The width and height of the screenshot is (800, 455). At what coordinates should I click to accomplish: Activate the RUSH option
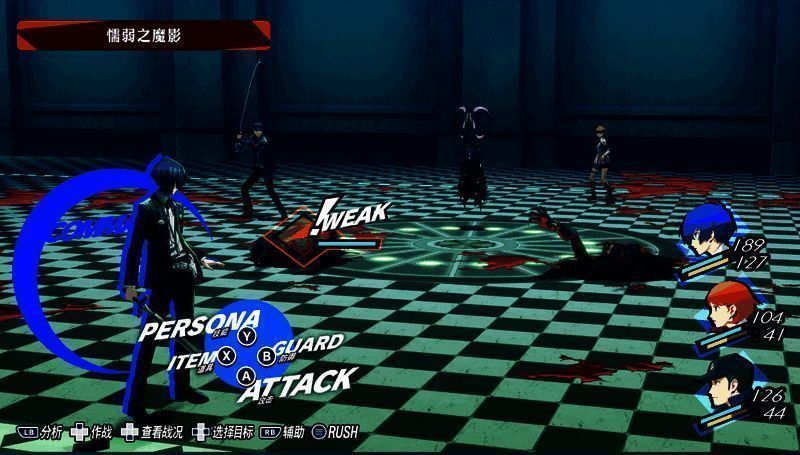[x=334, y=433]
